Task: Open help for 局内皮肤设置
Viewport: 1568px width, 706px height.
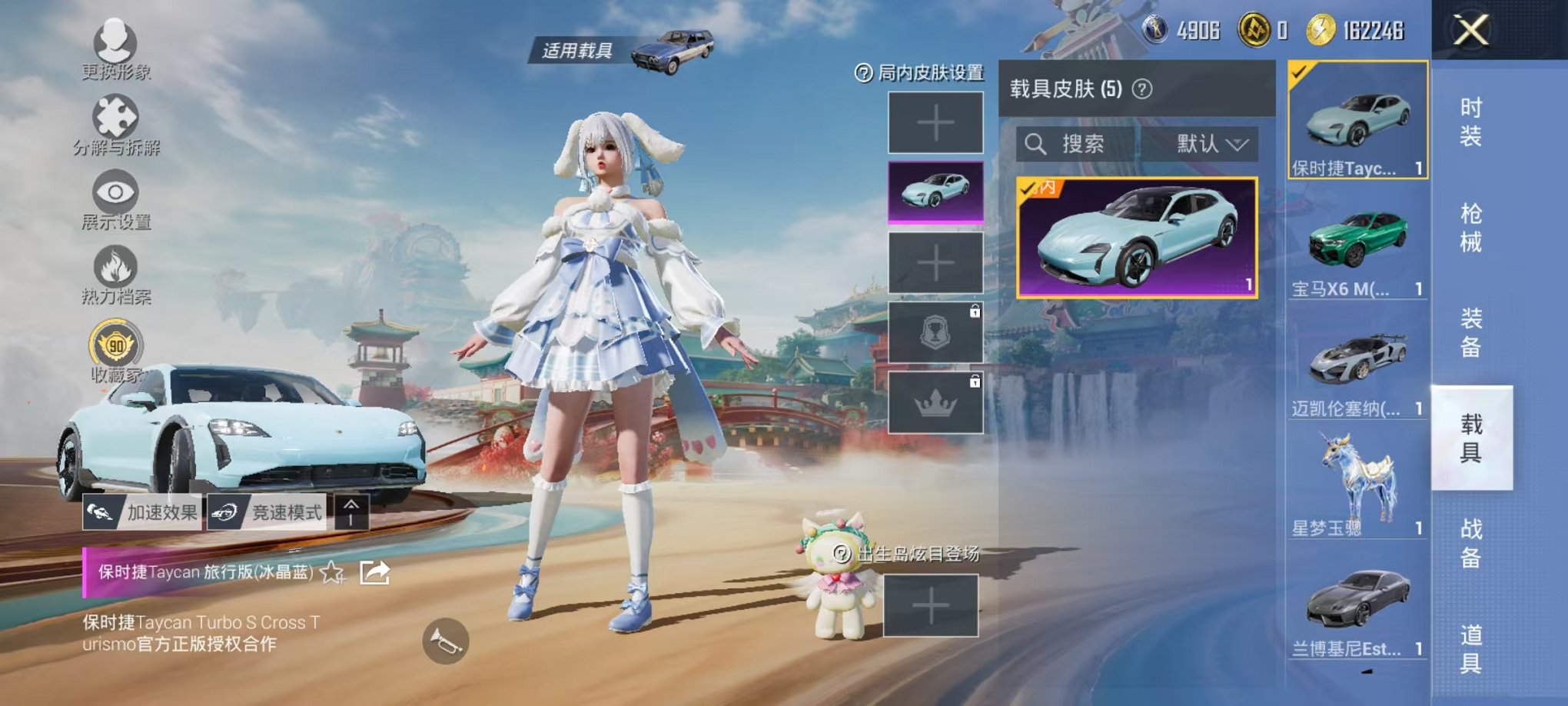Action: (x=864, y=73)
